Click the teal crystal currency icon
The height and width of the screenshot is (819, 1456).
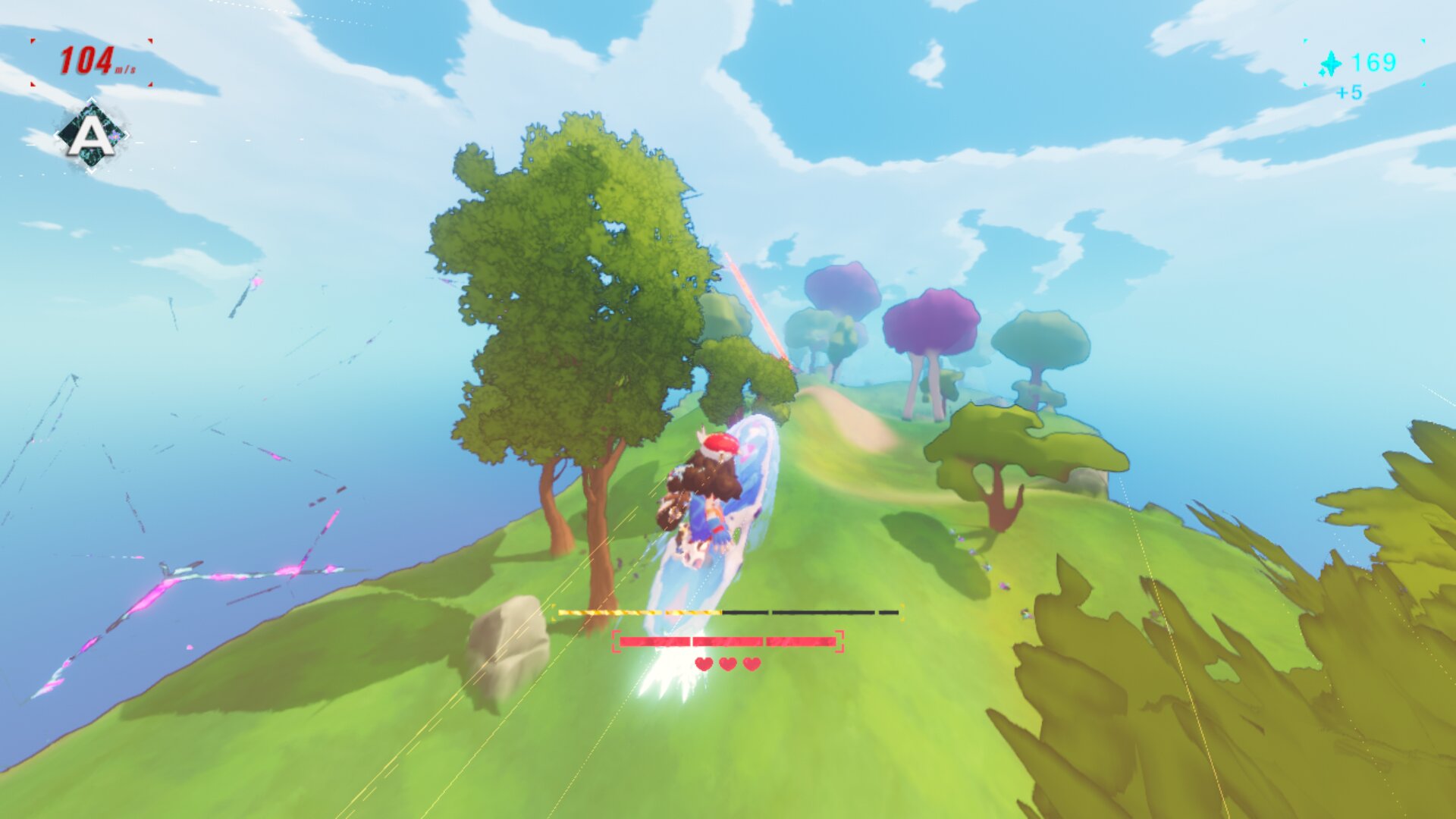click(x=1332, y=64)
